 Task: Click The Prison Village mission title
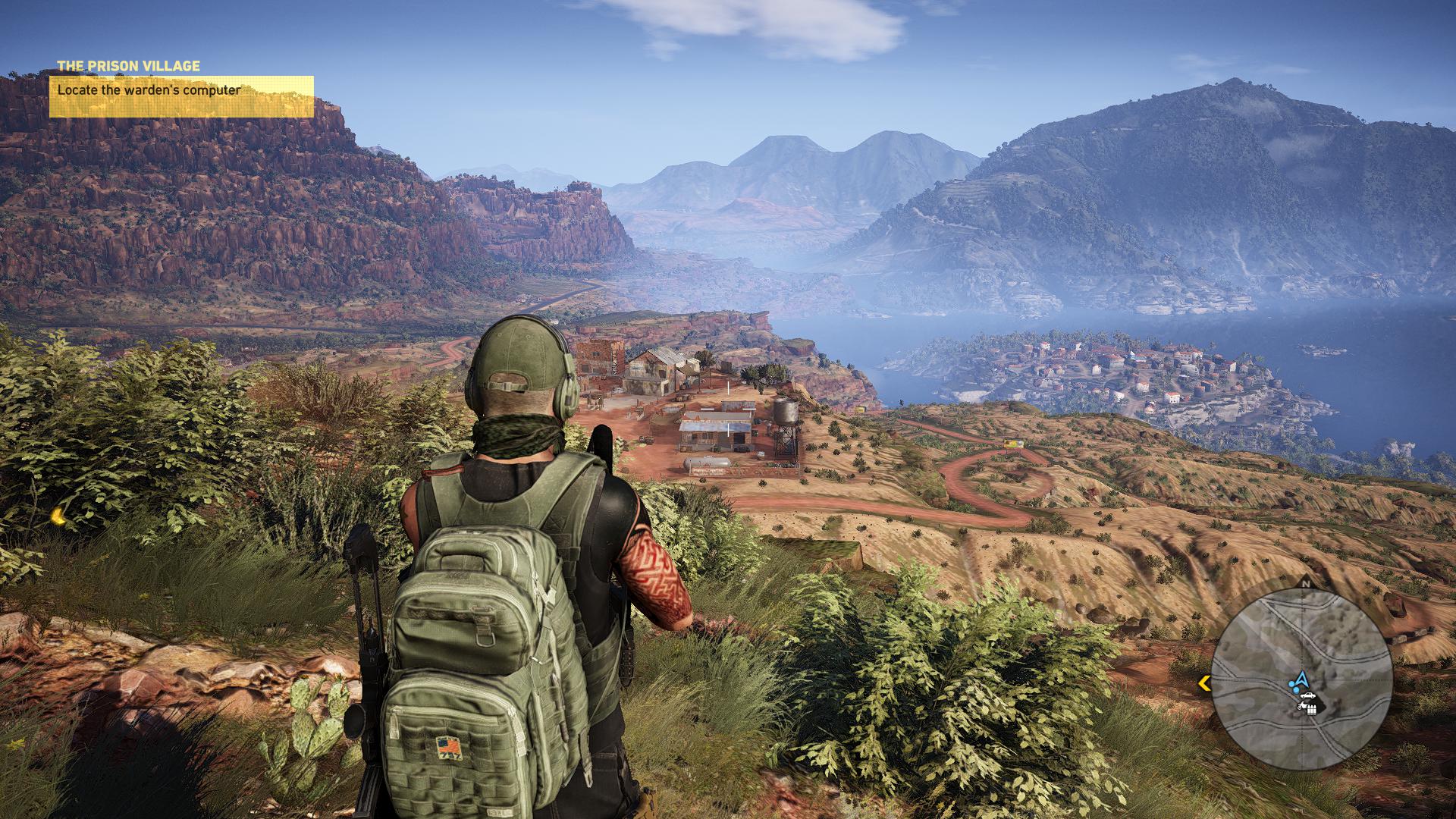tap(128, 66)
